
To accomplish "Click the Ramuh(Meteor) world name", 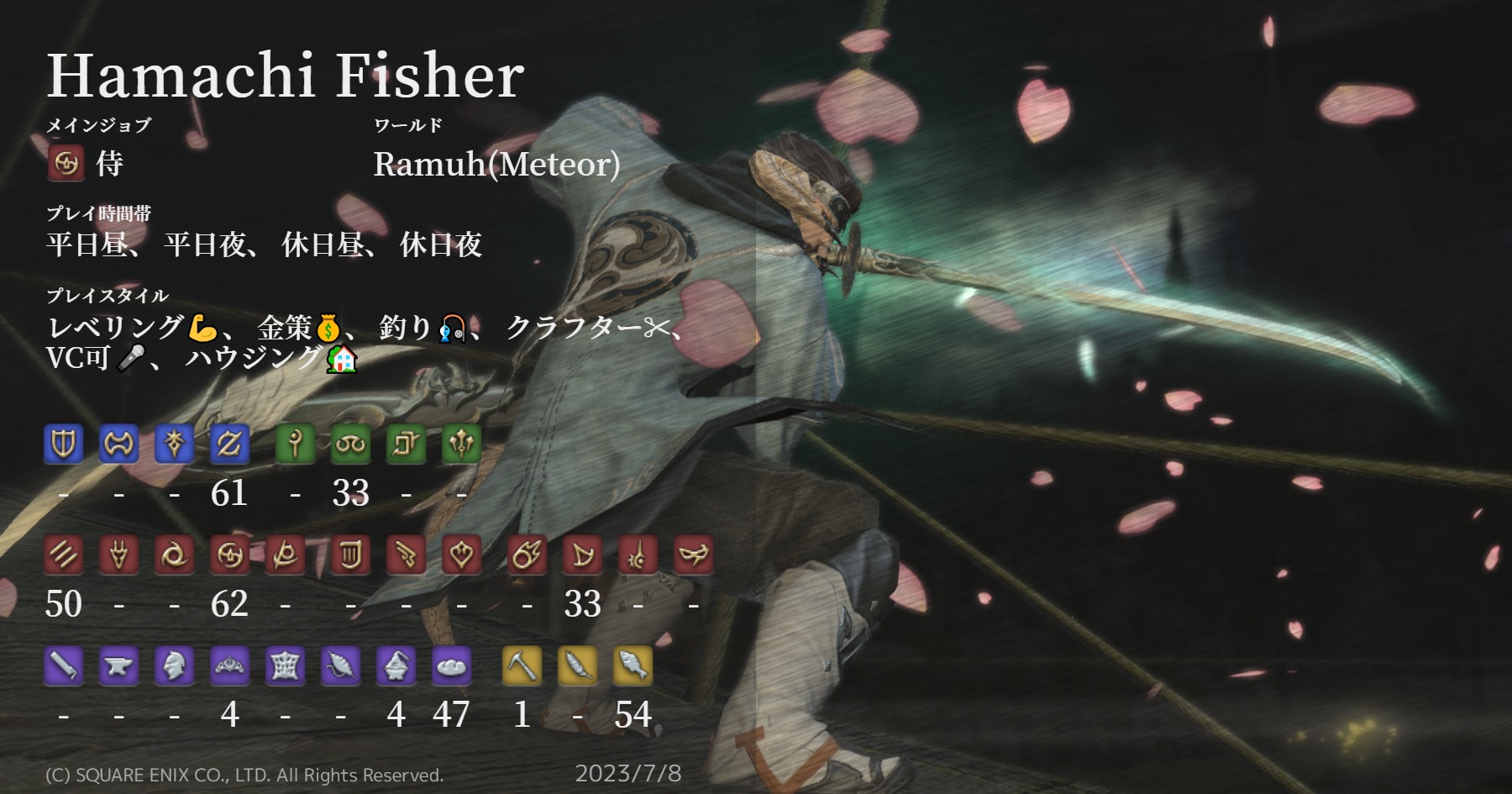I will tap(497, 163).
